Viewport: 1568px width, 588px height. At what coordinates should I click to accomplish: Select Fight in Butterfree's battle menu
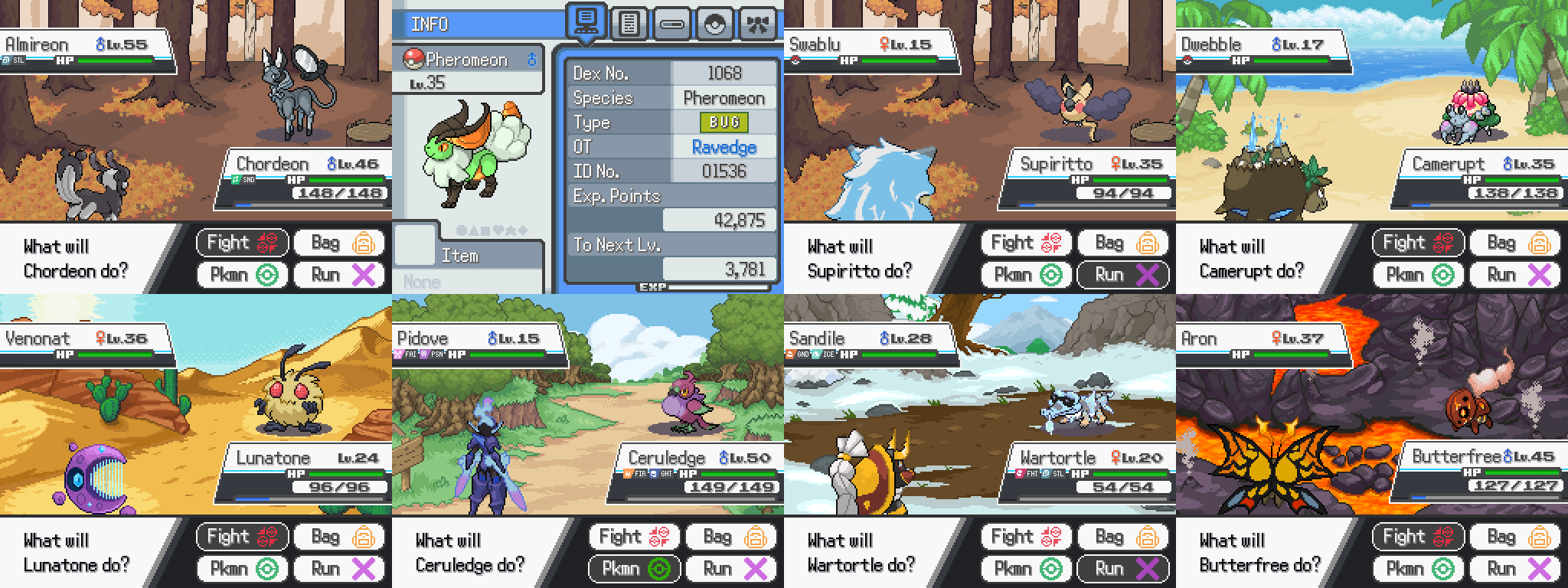tap(1418, 537)
